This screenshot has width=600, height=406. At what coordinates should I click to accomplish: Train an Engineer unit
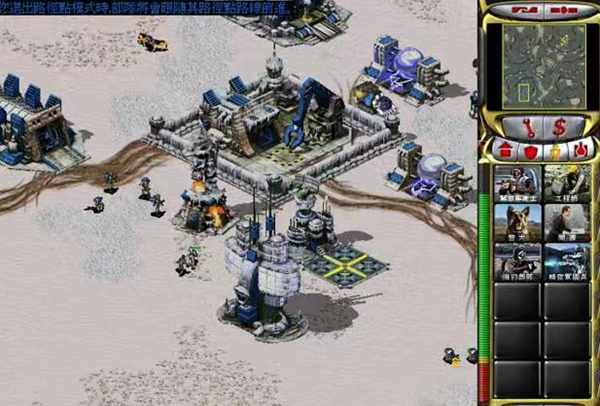click(567, 183)
